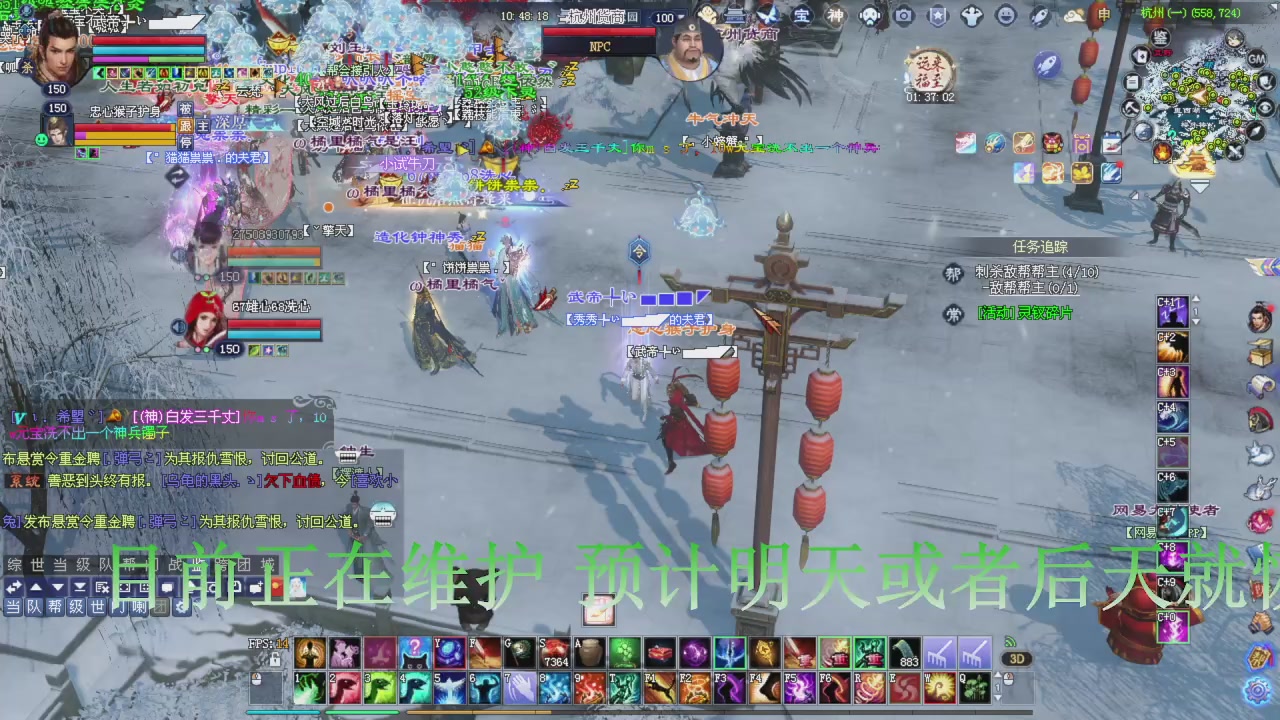1280x720 pixels.
Task: Click the red 欠下血债 link in chat
Action: tap(292, 480)
